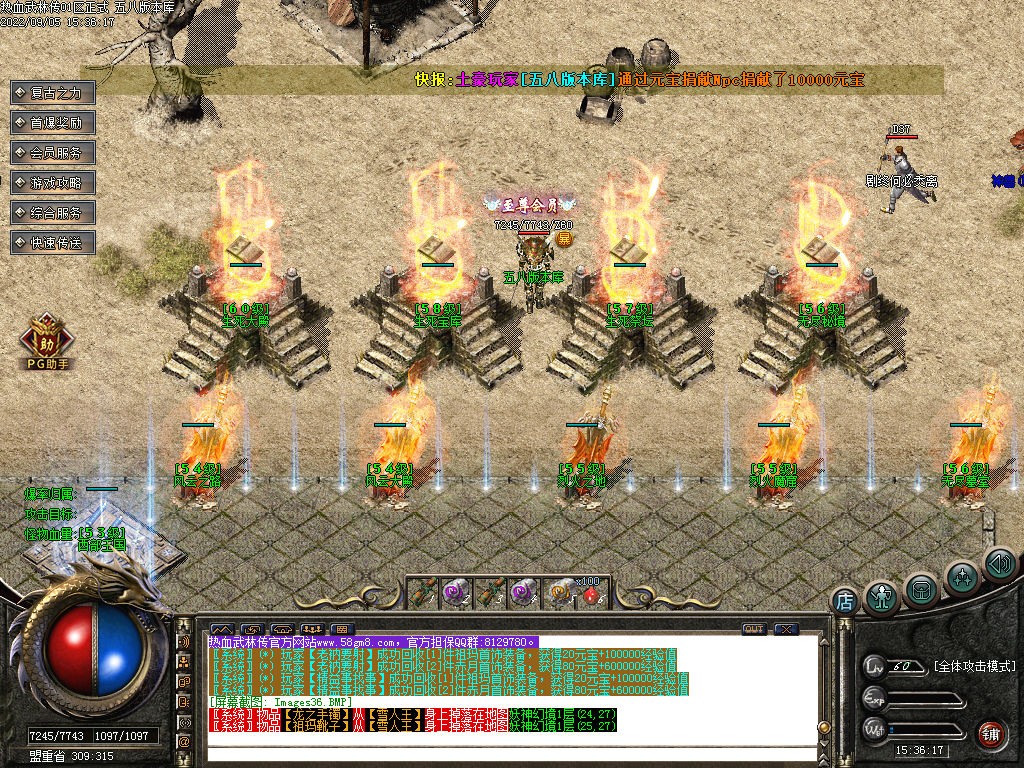Open the 复古之力 menu button
Screen dimensions: 1024x768
53,93
